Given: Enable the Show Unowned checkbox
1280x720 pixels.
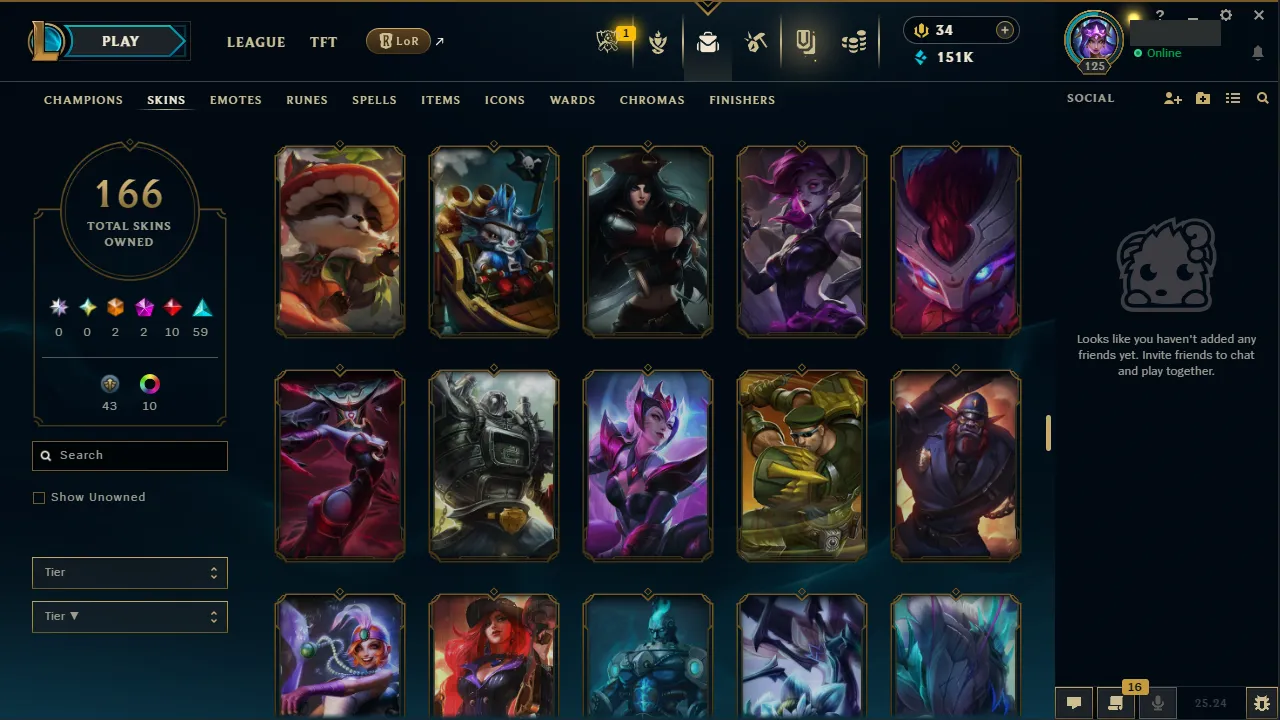Looking at the screenshot, I should tap(39, 497).
